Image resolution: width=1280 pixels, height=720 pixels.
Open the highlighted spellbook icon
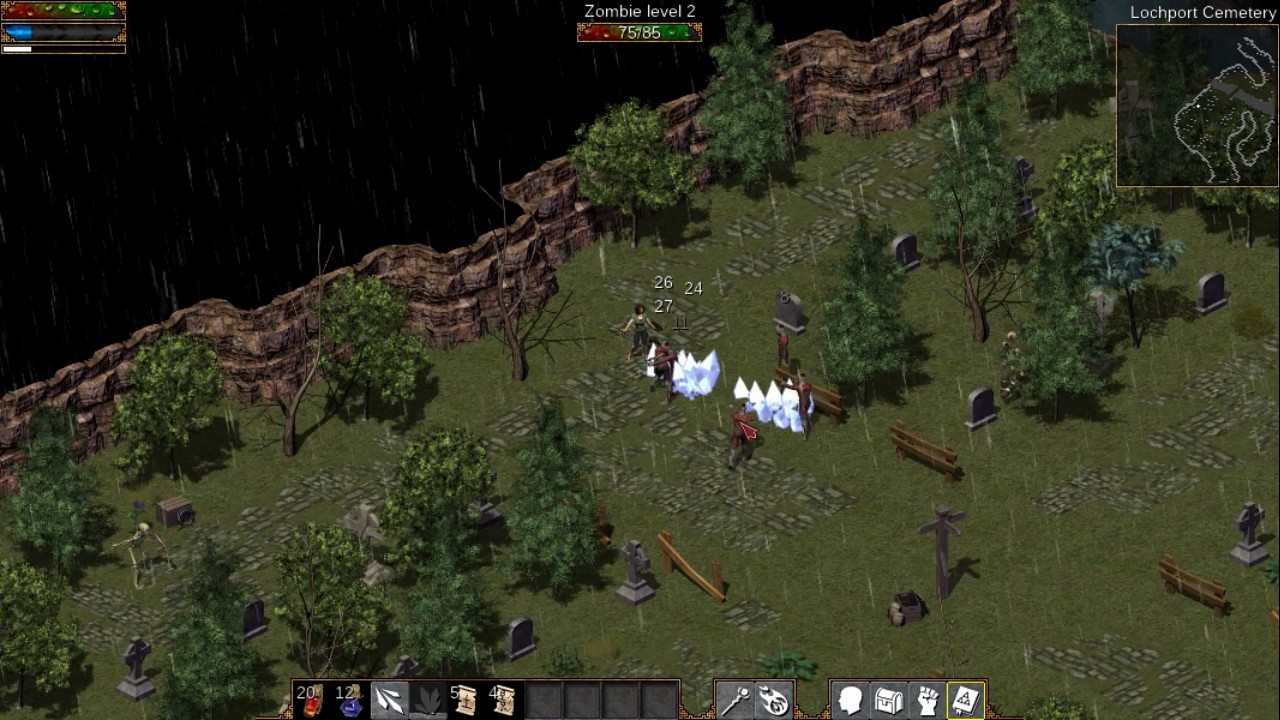click(x=966, y=700)
